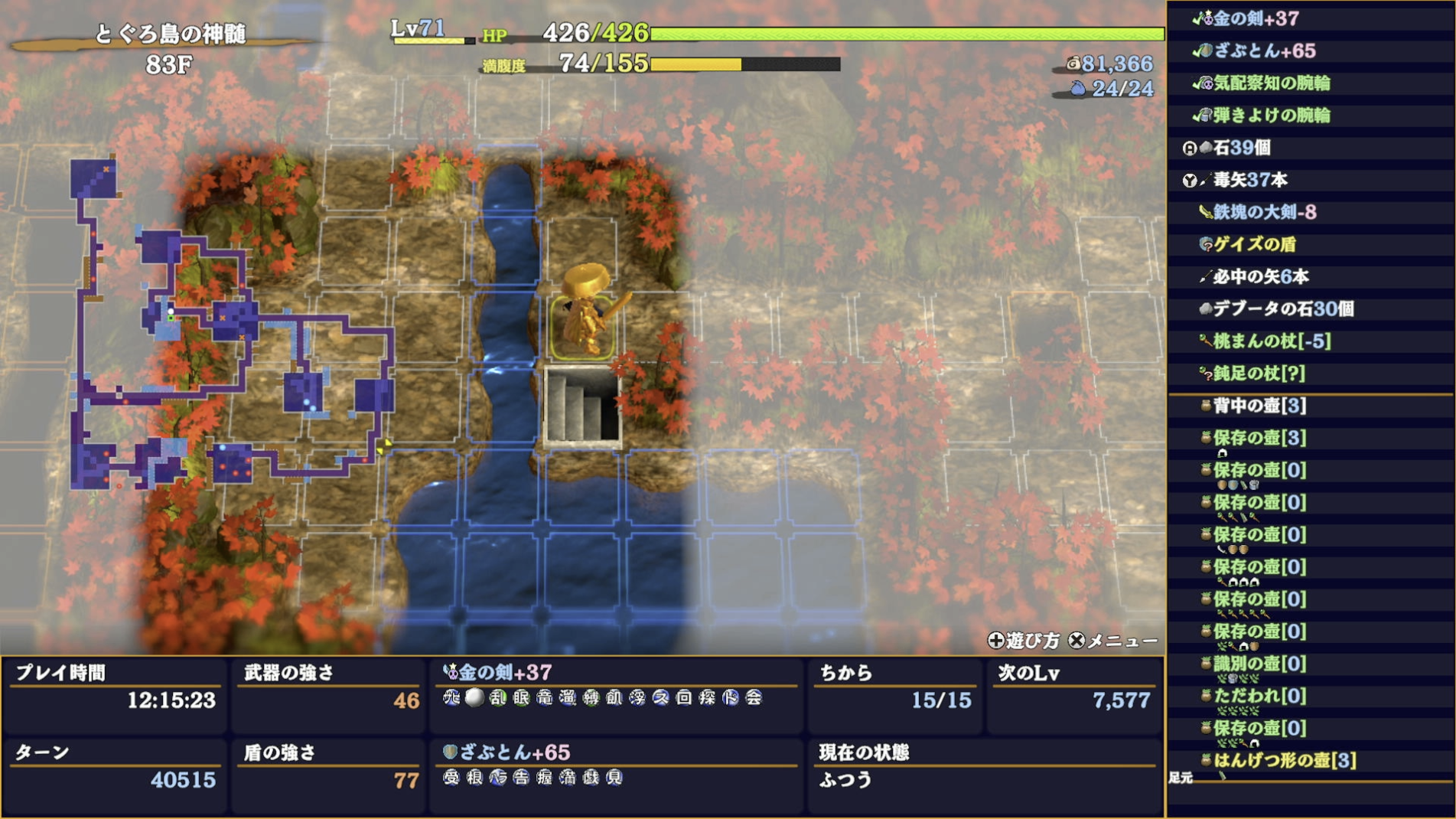Choose ざぶとん+65 shield in item list
Screen dimensions: 1456x819
[1264, 51]
